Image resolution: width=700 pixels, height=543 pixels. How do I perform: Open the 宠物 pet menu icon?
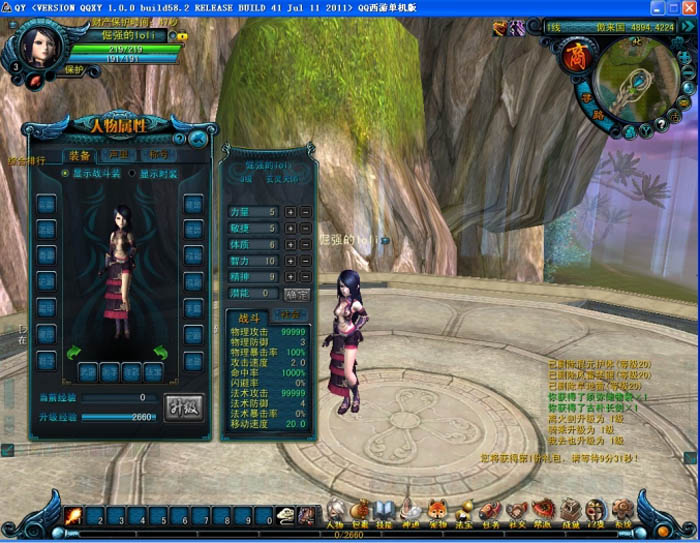[437, 512]
